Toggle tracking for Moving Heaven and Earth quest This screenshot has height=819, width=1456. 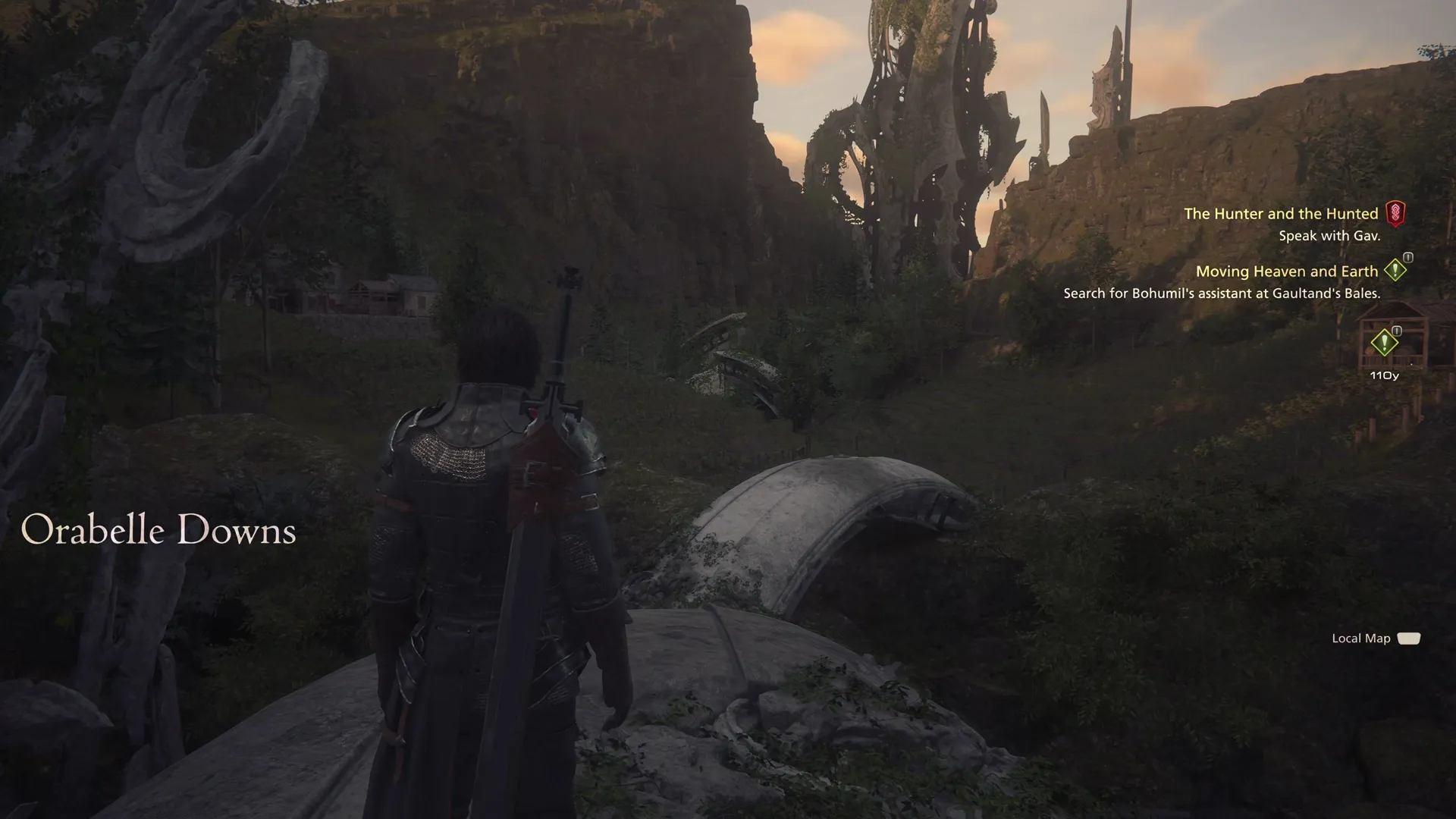[x=1287, y=271]
